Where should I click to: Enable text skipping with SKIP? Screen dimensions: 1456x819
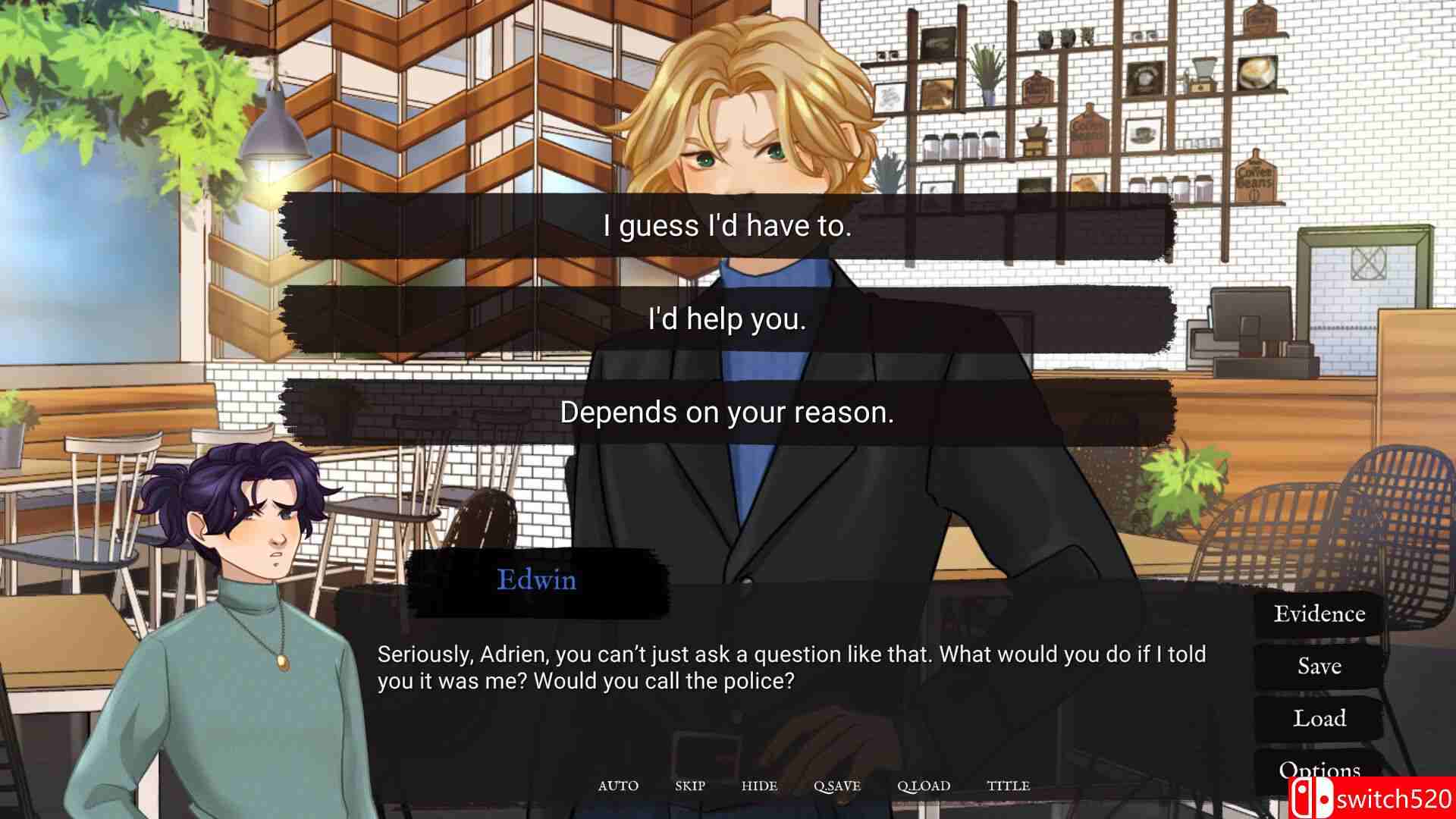[x=691, y=786]
